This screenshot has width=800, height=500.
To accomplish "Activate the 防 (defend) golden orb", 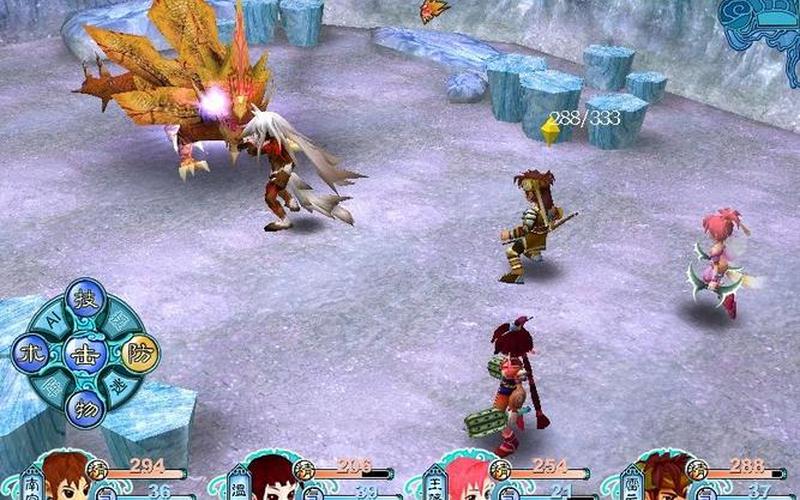I will point(140,353).
